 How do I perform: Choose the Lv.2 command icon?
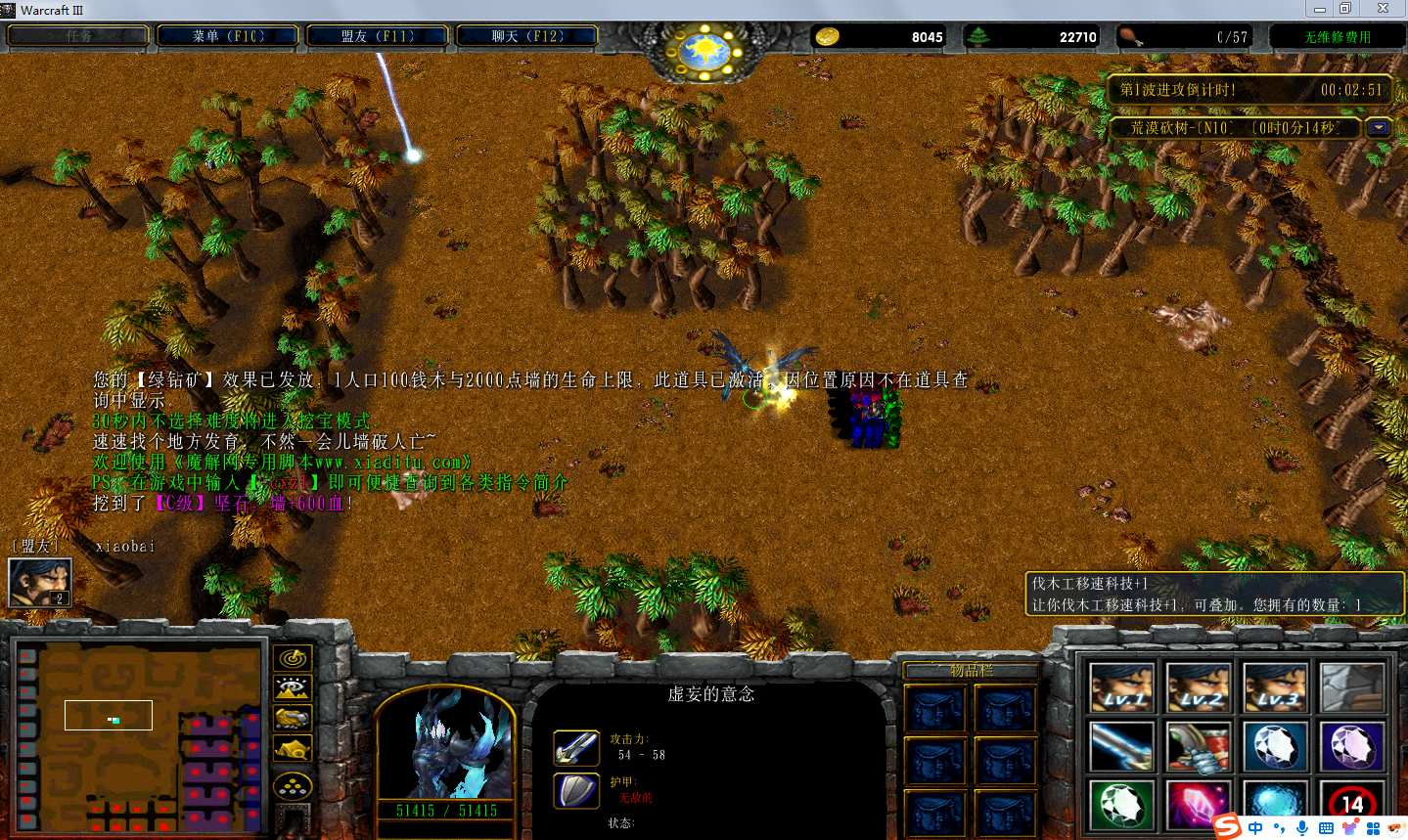(1199, 687)
